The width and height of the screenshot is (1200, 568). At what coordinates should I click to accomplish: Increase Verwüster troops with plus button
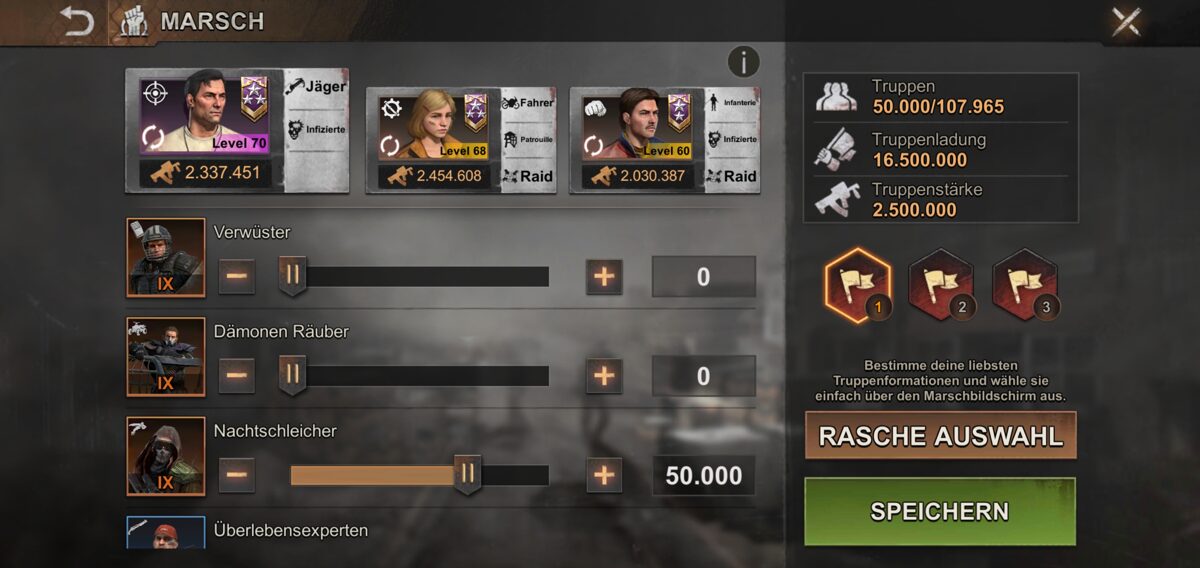(603, 276)
